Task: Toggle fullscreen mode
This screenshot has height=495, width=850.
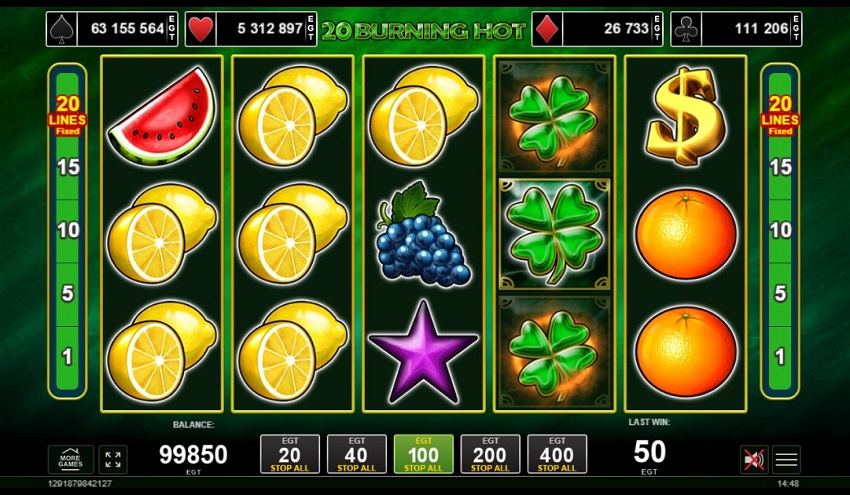Action: click(113, 459)
